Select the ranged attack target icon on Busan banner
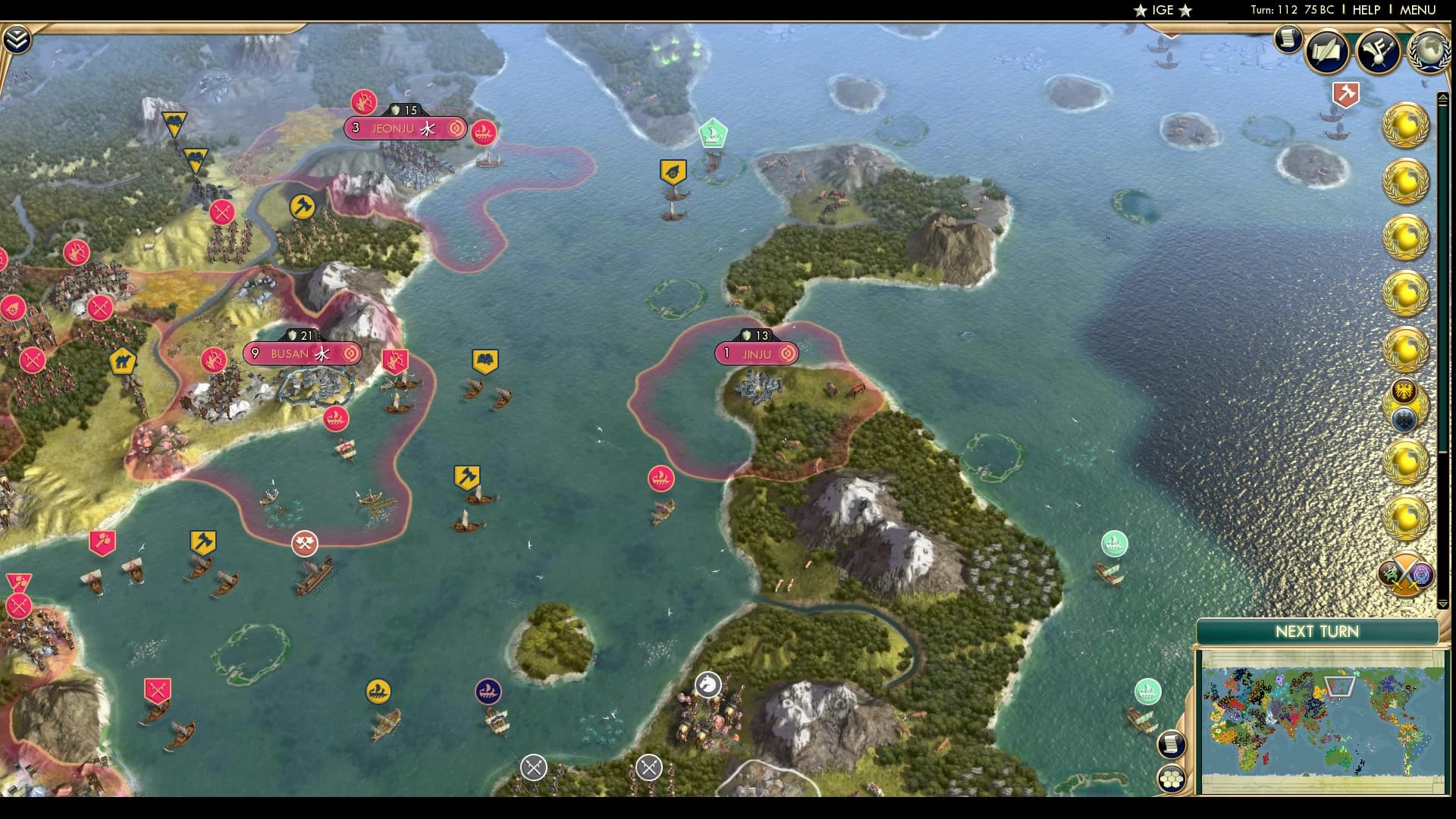This screenshot has height=819, width=1456. tap(349, 353)
